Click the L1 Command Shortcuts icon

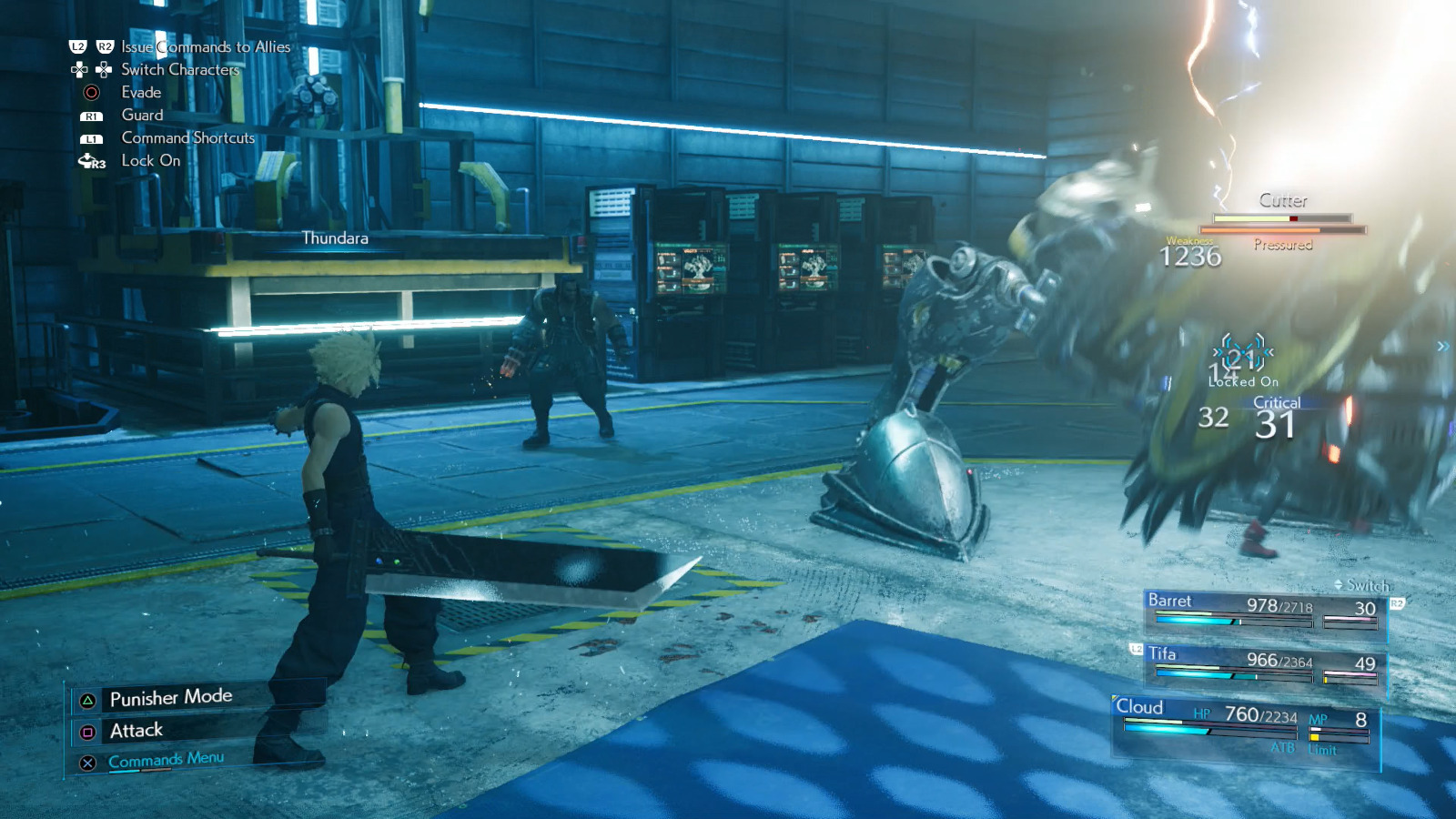click(91, 138)
